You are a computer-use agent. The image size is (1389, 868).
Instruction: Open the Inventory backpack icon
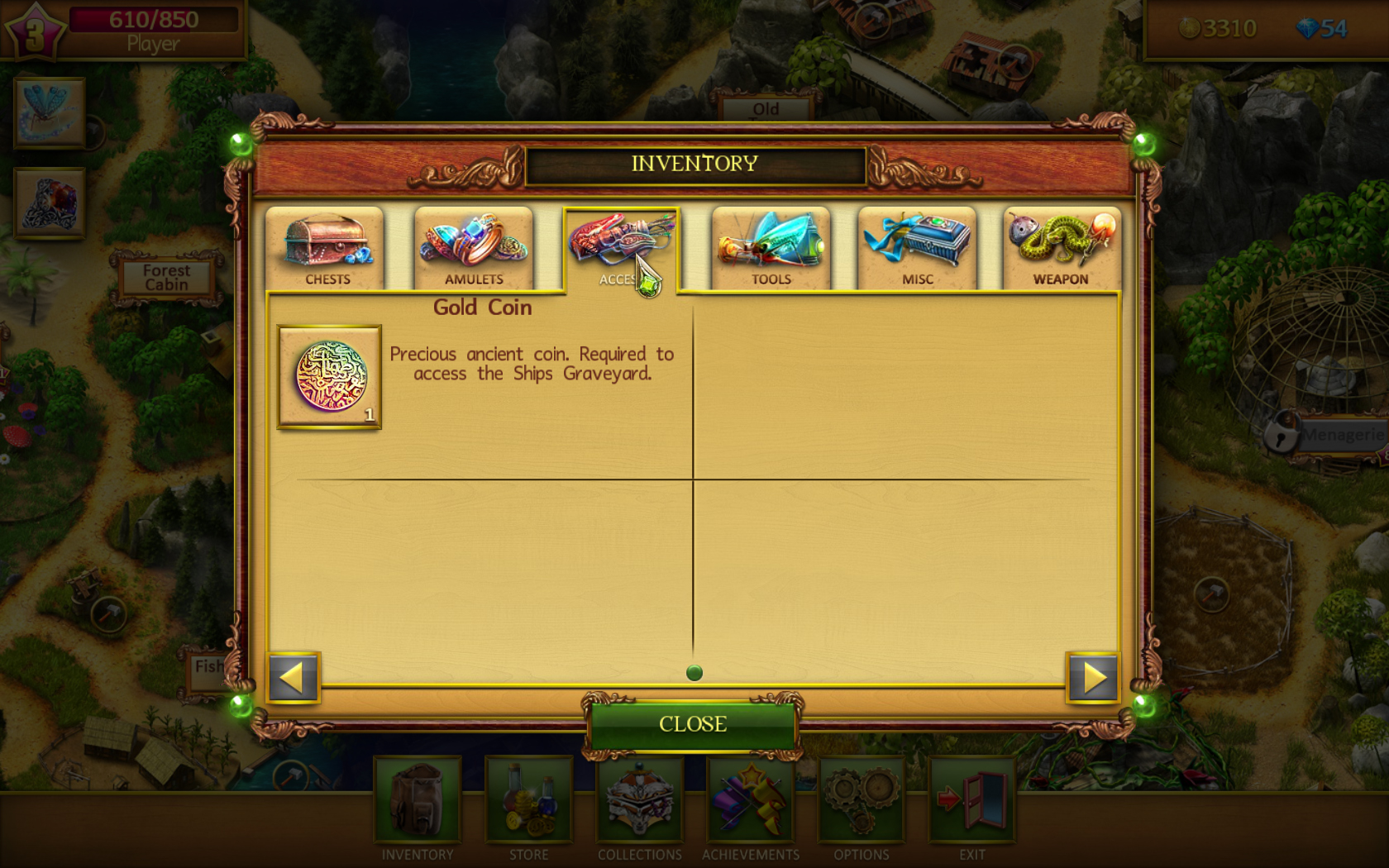(417, 802)
